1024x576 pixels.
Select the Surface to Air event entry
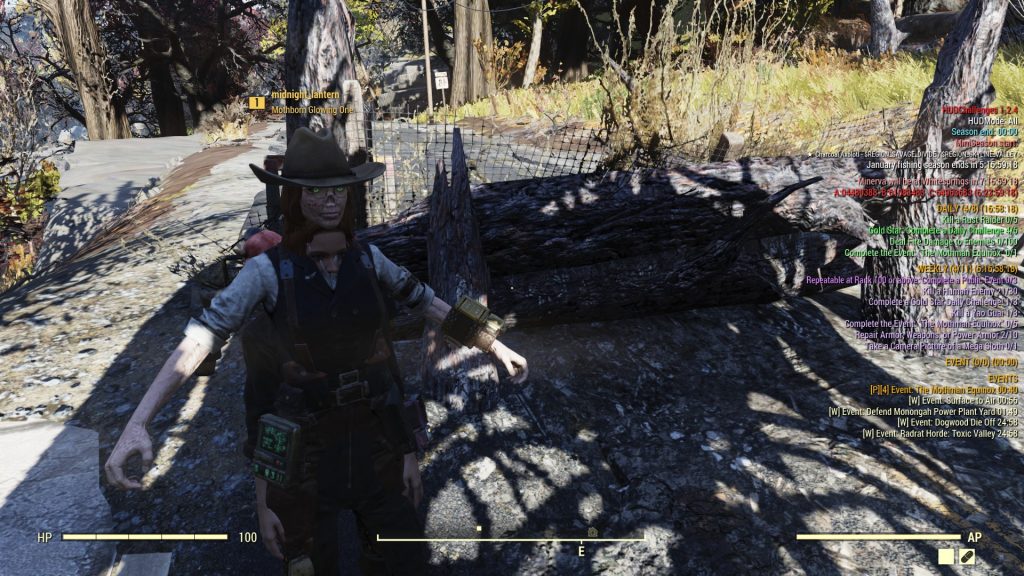pyautogui.click(x=962, y=400)
